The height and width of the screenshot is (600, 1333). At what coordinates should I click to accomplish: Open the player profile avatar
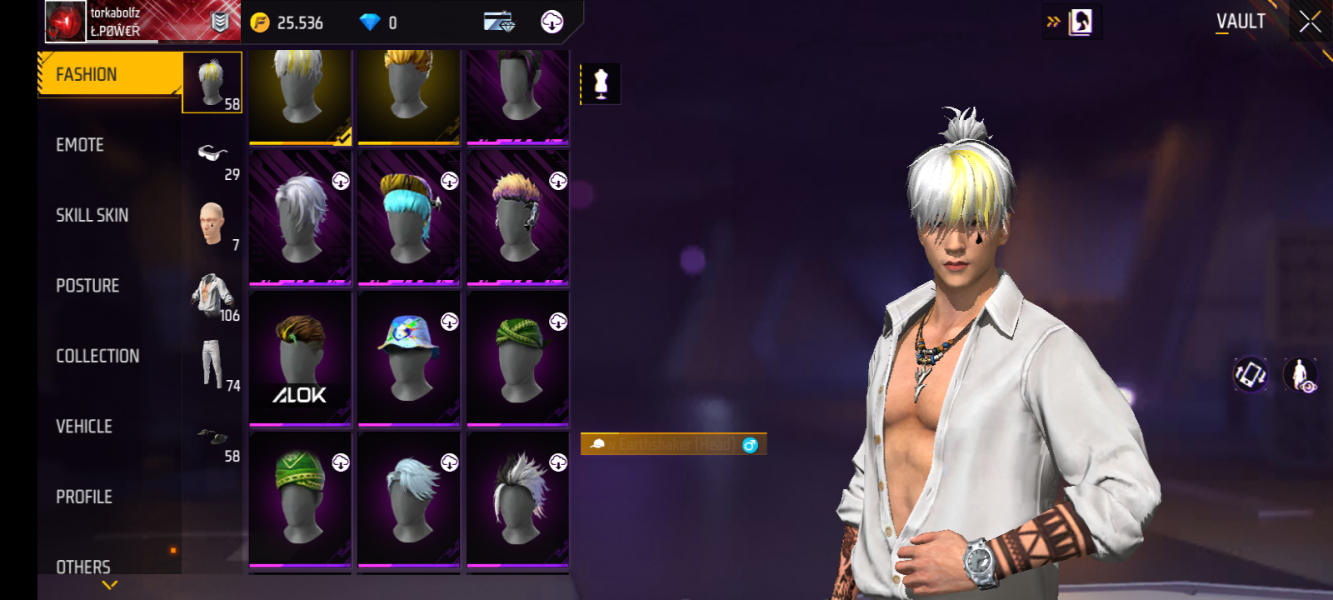66,22
